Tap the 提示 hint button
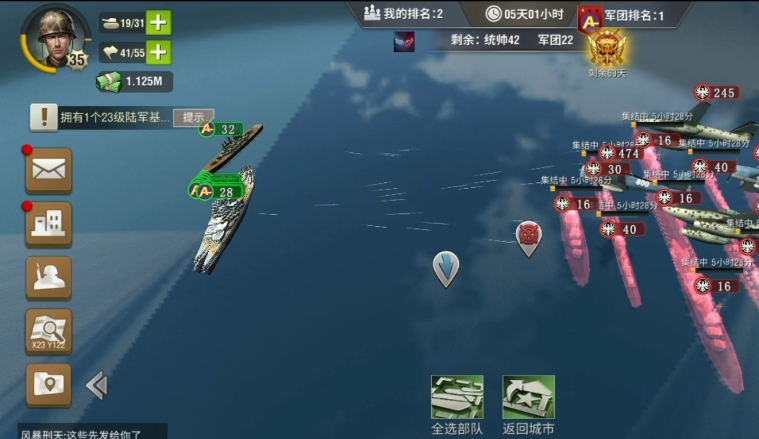Viewport: 759px width, 439px height. [x=193, y=117]
